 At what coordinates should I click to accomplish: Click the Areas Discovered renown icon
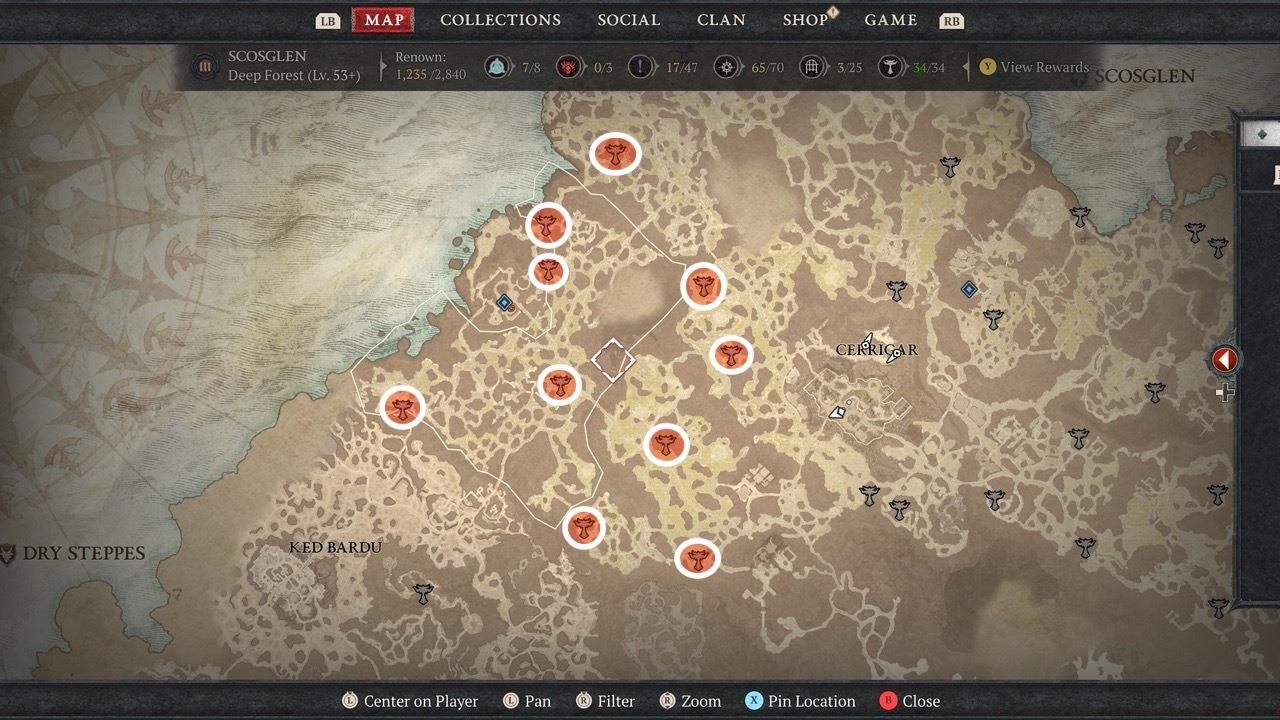click(x=497, y=67)
